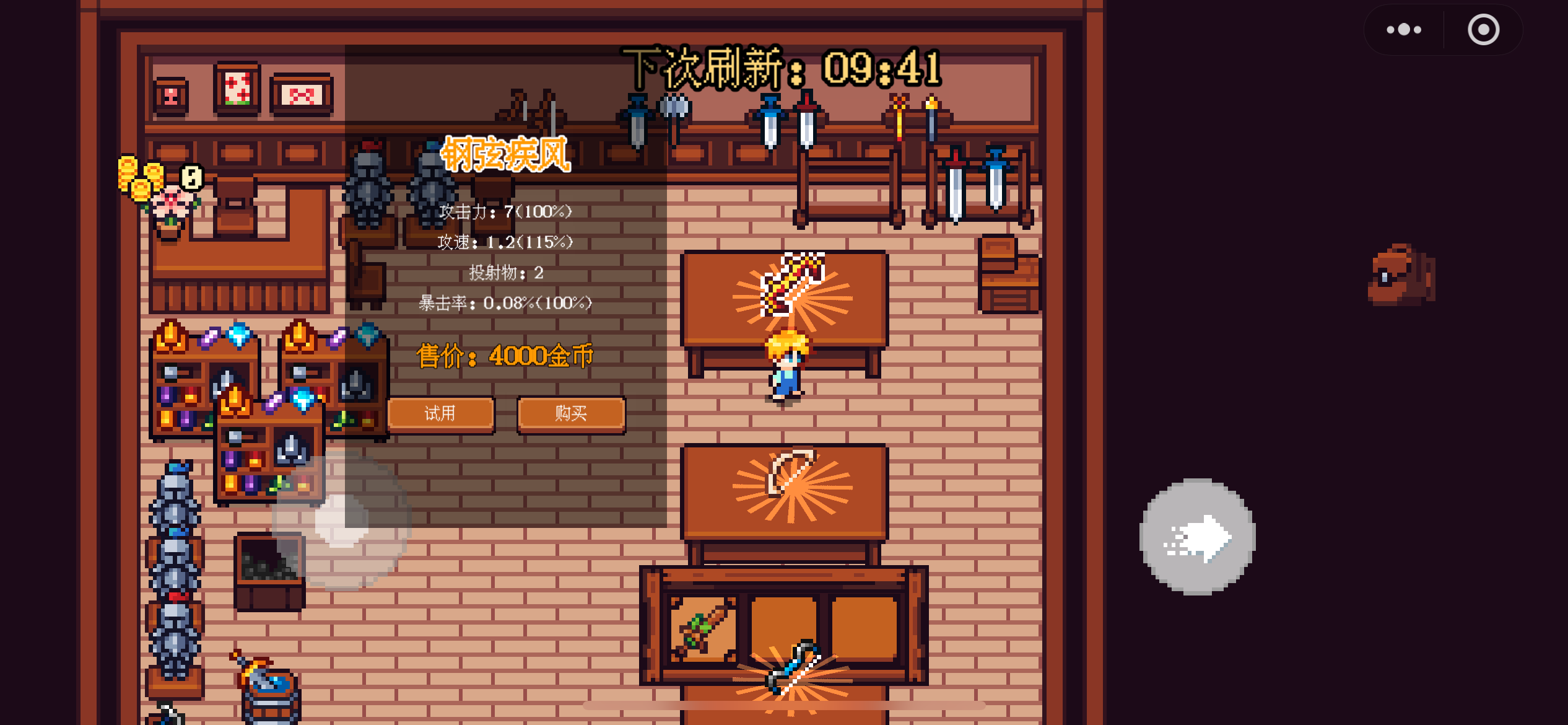Screen dimensions: 1568x725
Task: Tap the dash arrow action button
Action: pos(1197,537)
